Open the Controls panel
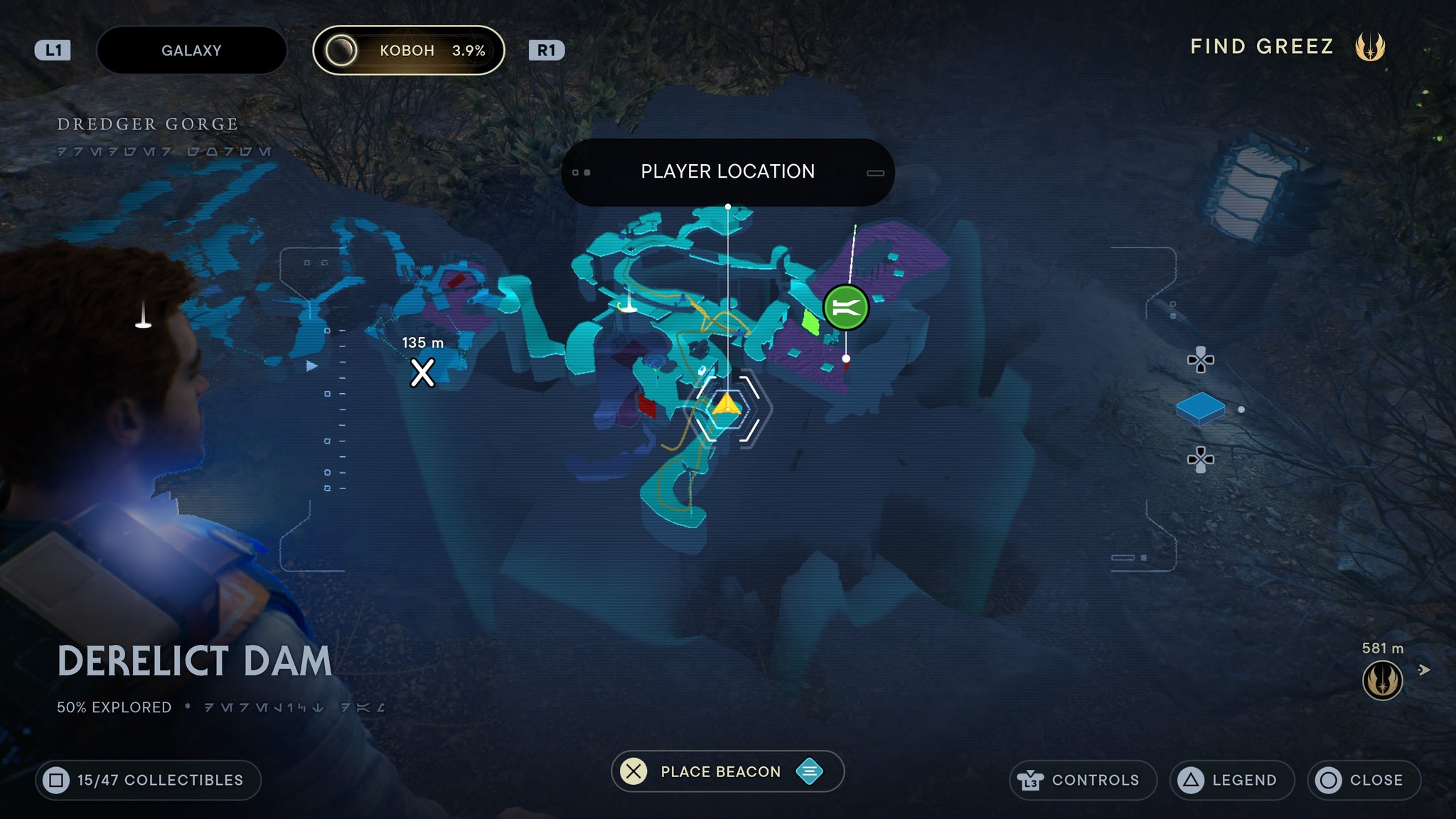This screenshot has height=819, width=1456. coord(1082,780)
